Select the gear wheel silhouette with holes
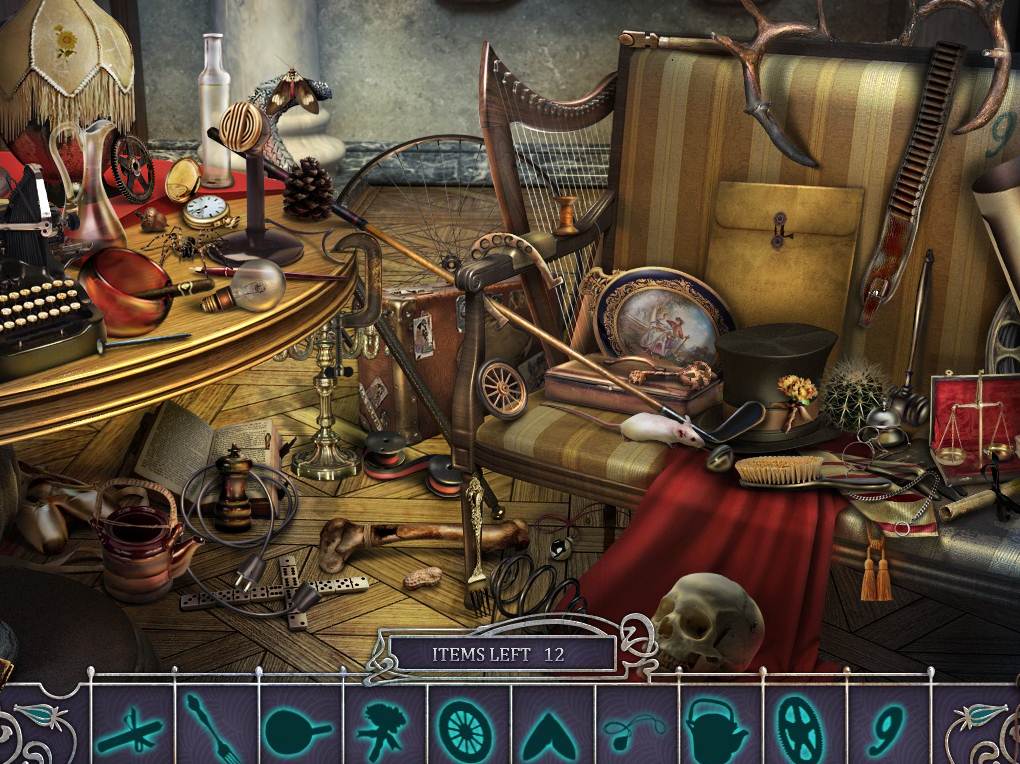Screen dimensions: 1020x764 (x=802, y=729)
